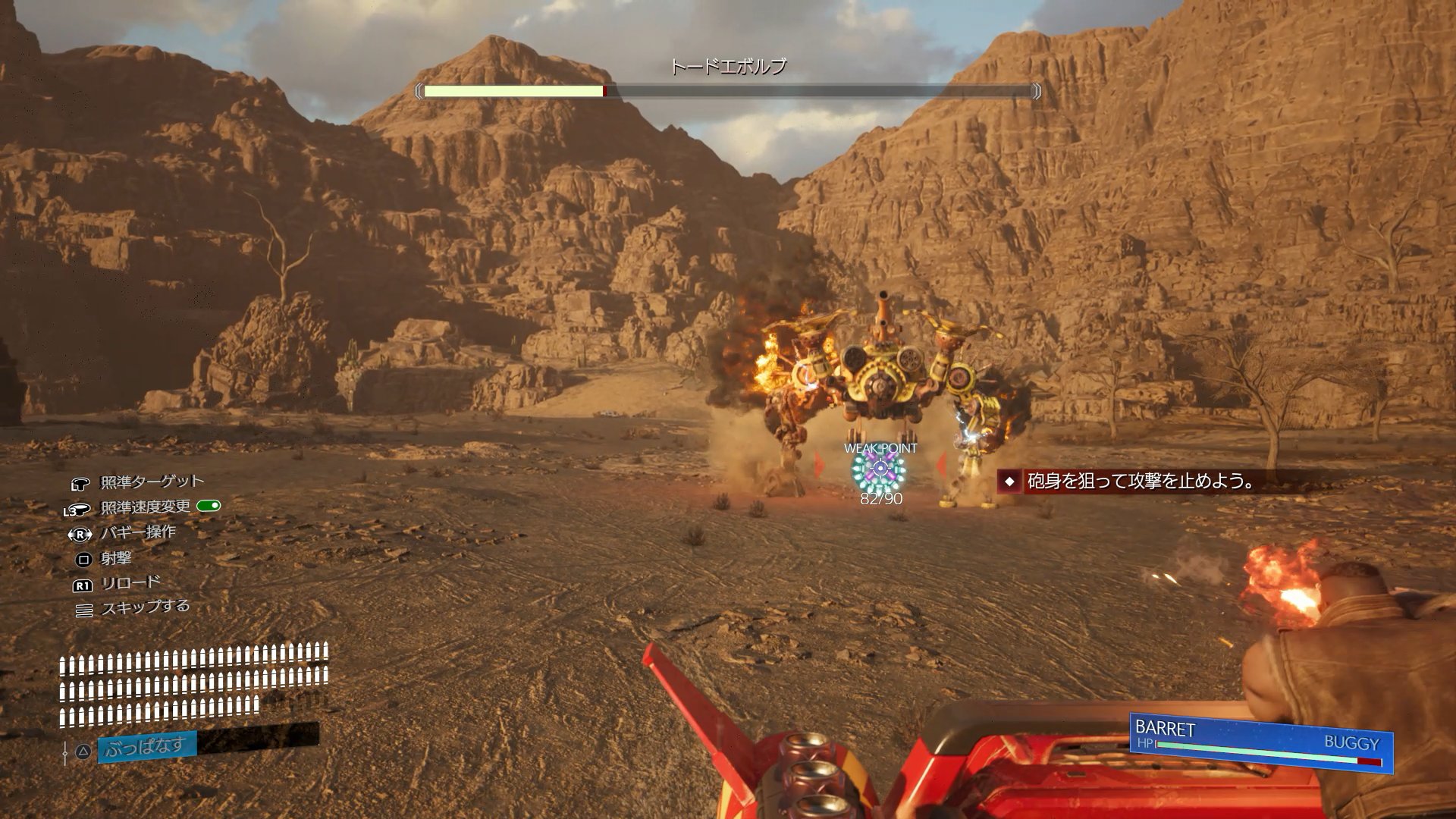Choose the スキップする skip option
Image resolution: width=1456 pixels, height=819 pixels.
coord(144,607)
